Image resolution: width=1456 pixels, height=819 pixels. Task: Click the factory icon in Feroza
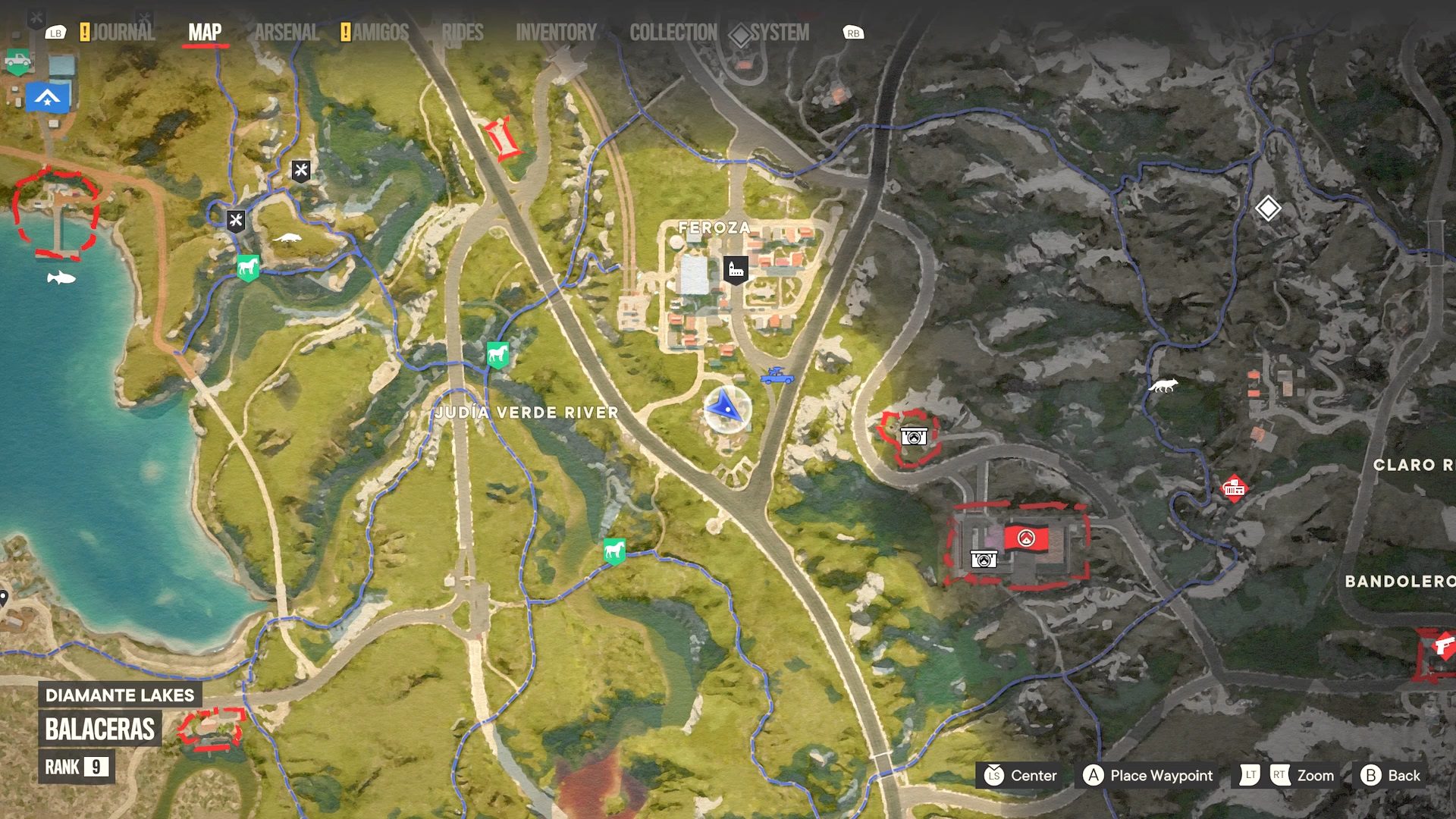click(734, 269)
